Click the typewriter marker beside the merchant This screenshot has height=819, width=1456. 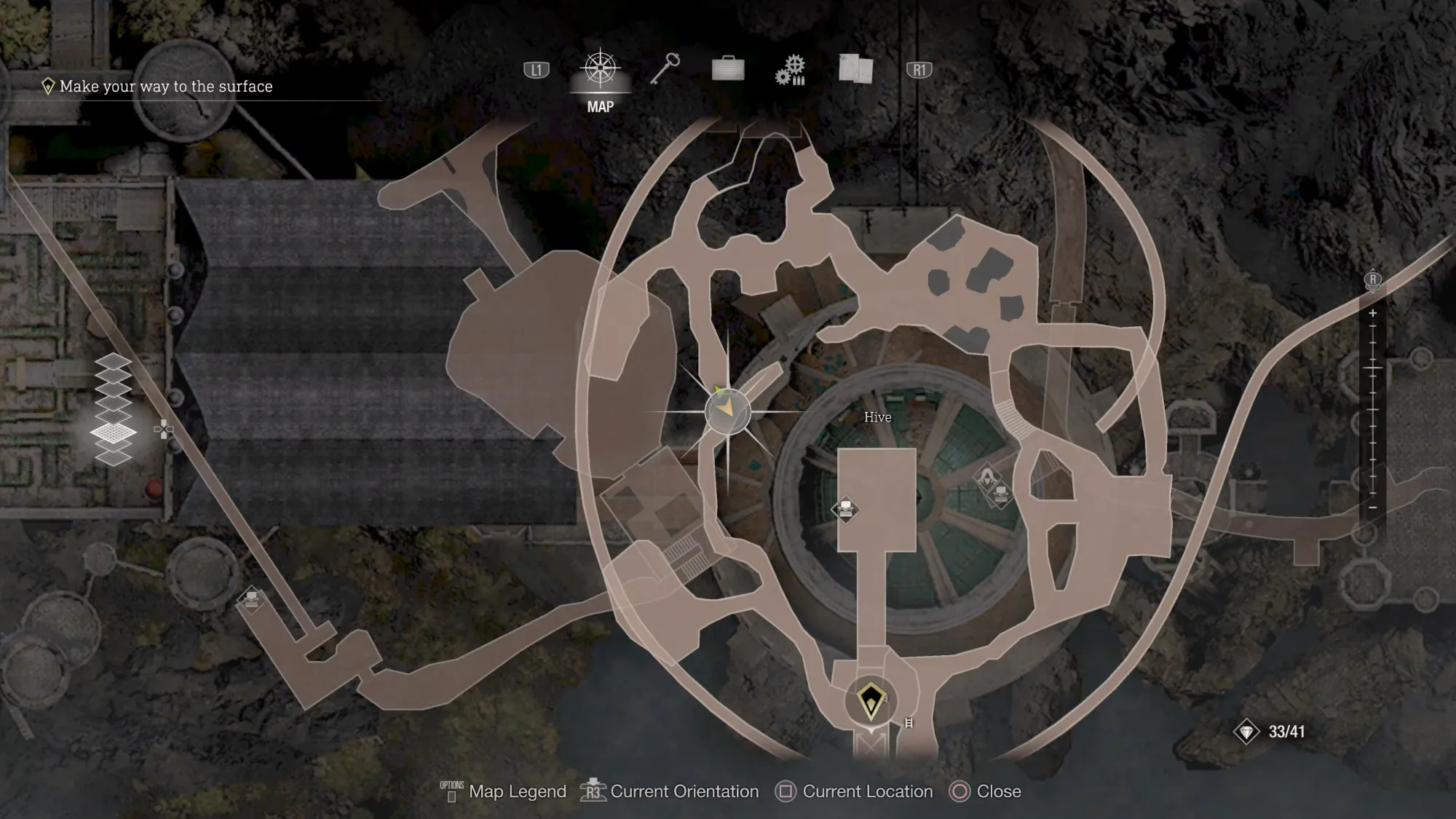coord(1002,495)
